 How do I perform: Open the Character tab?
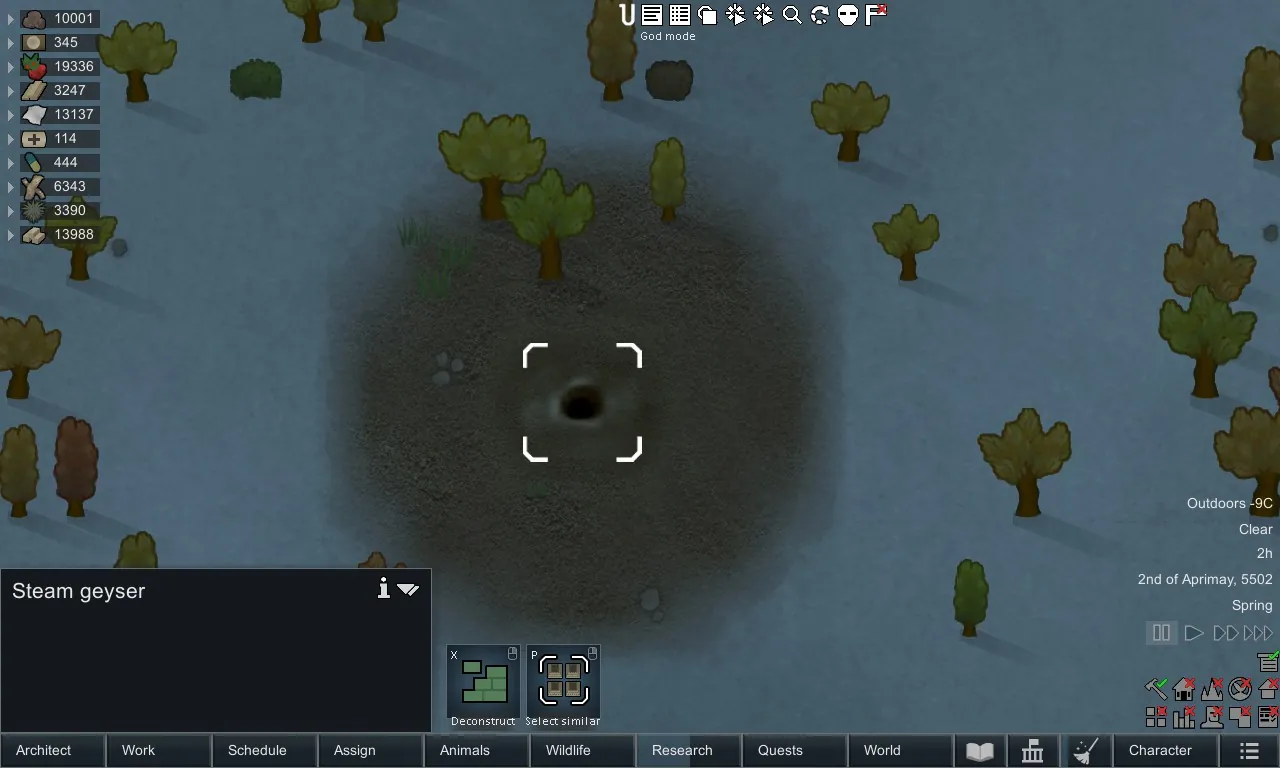click(1165, 750)
